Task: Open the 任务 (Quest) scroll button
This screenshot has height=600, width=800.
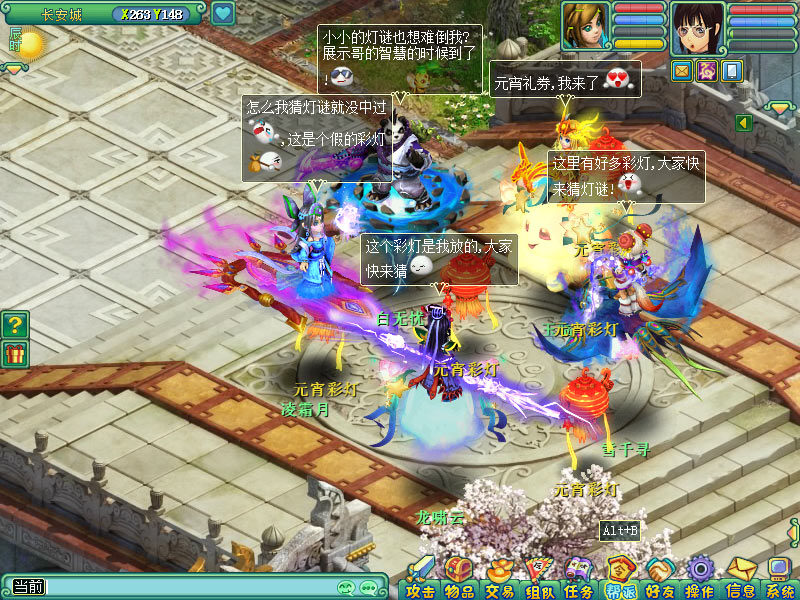Action: coord(579,576)
